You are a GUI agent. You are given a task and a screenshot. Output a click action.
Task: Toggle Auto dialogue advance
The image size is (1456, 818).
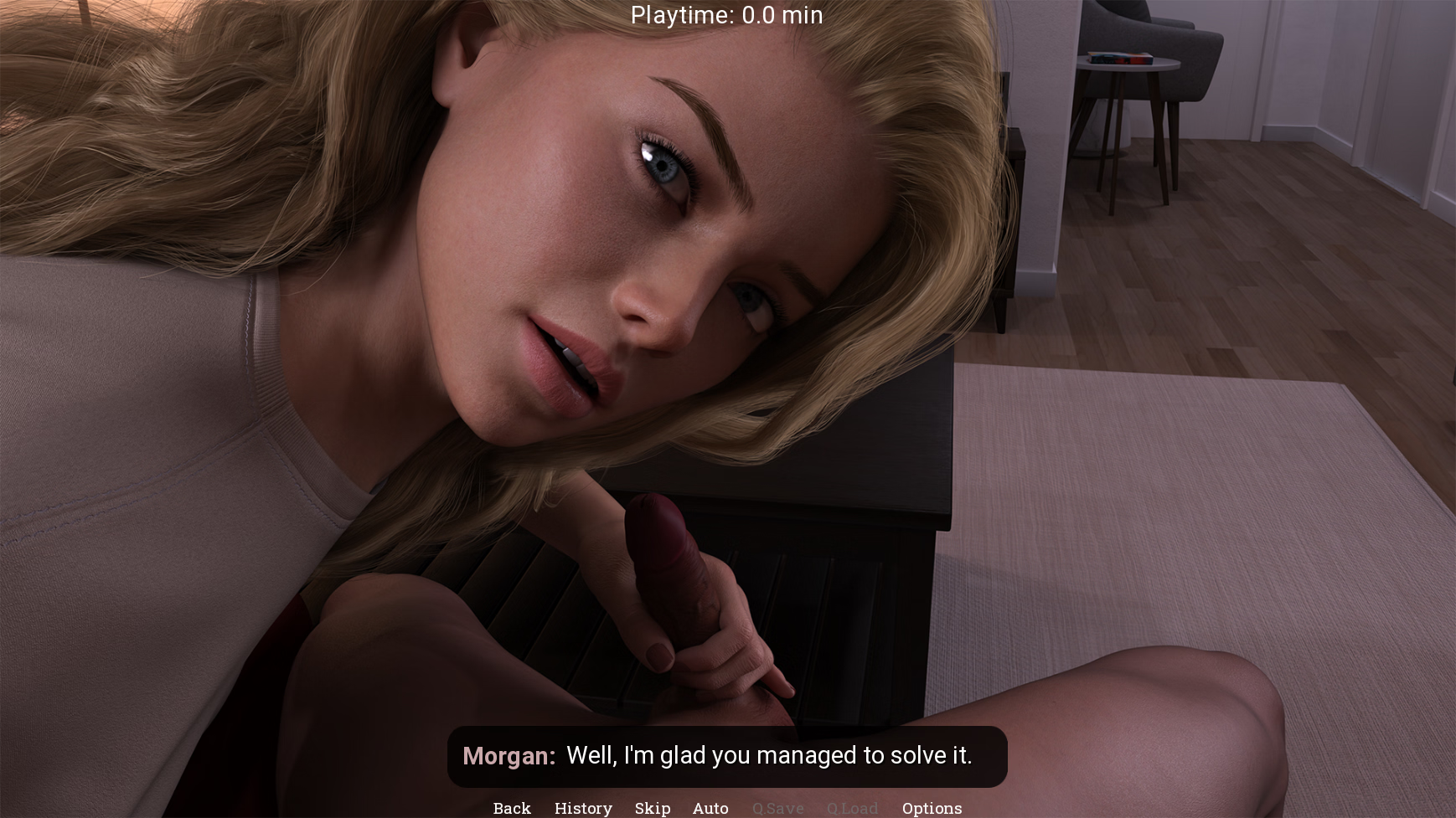[710, 808]
